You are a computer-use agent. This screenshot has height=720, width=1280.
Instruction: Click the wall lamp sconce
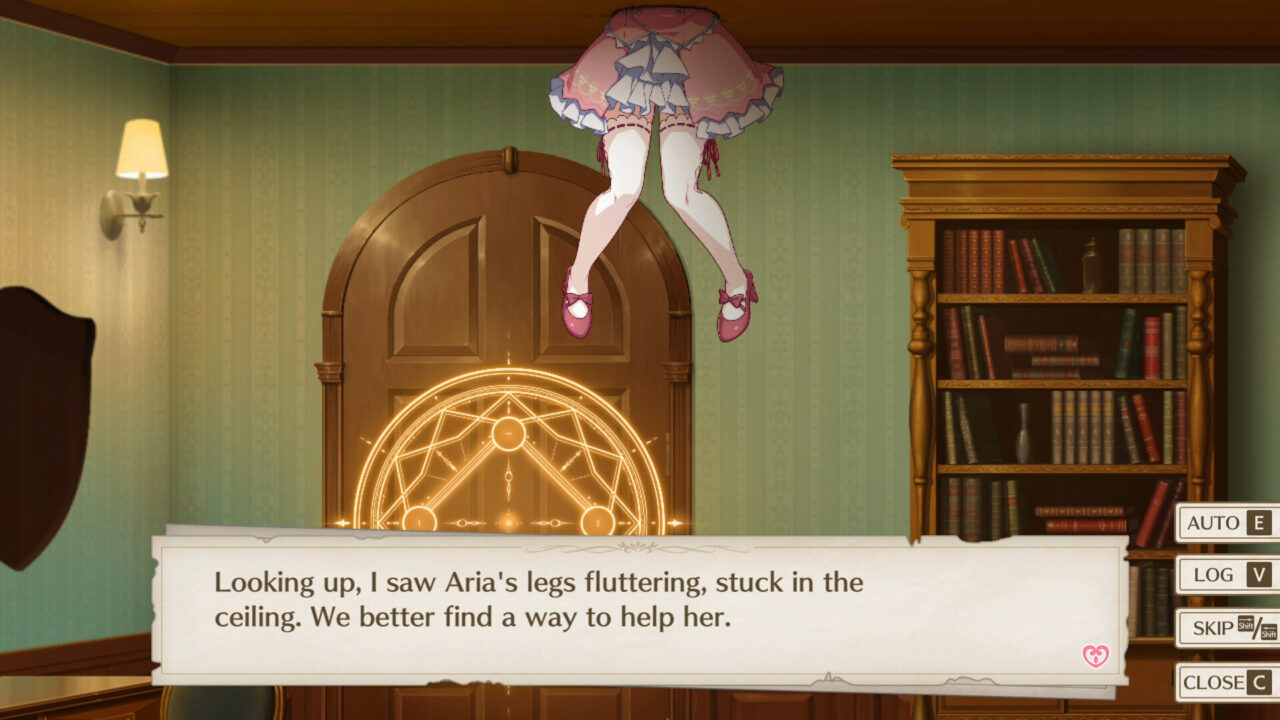tap(140, 150)
